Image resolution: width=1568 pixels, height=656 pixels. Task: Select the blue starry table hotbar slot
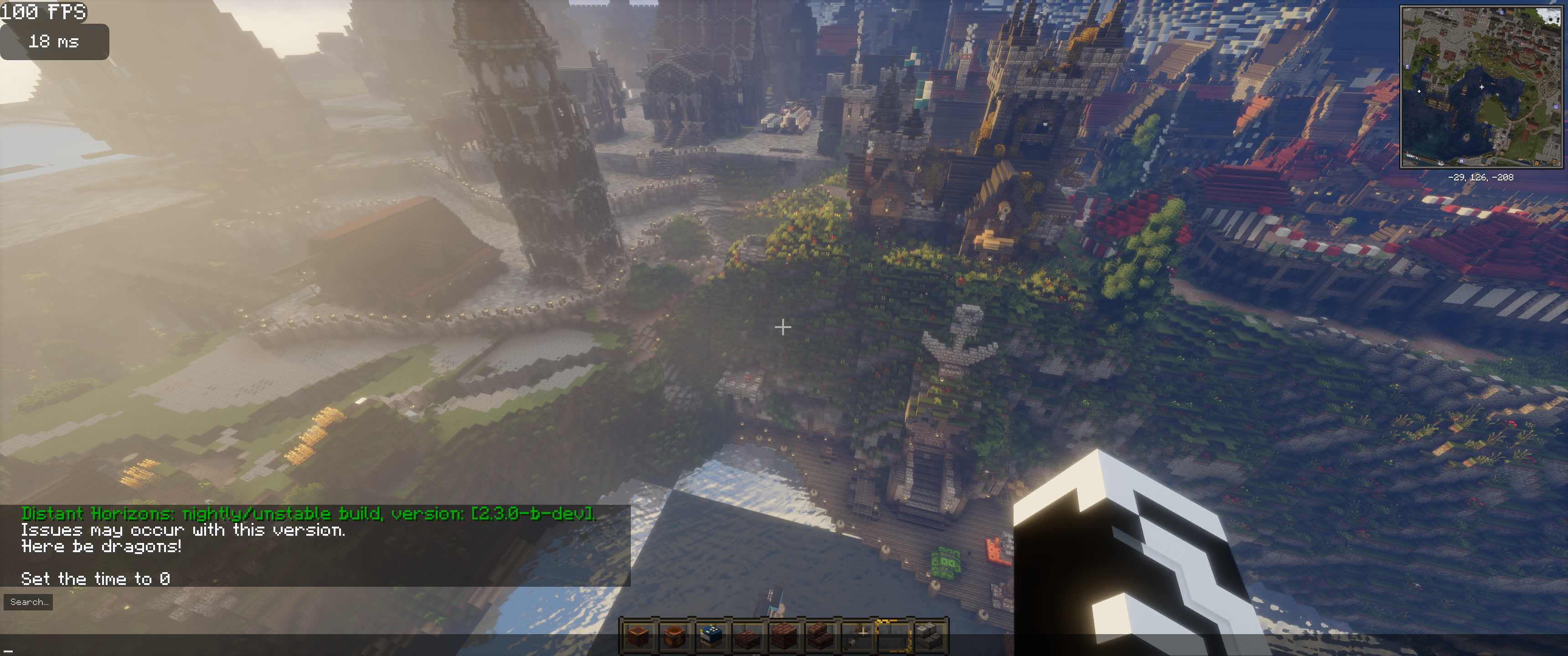(x=710, y=636)
